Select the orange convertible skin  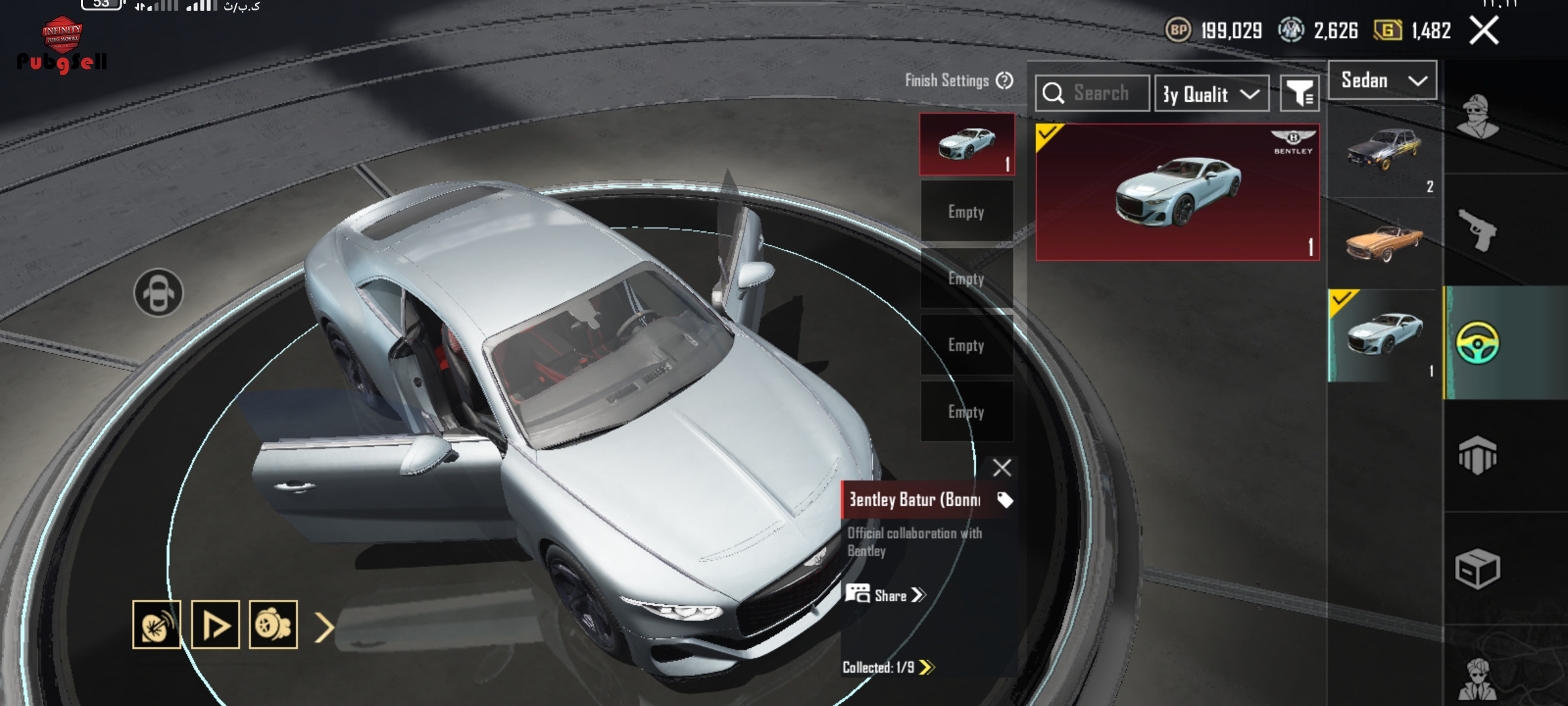tap(1384, 243)
